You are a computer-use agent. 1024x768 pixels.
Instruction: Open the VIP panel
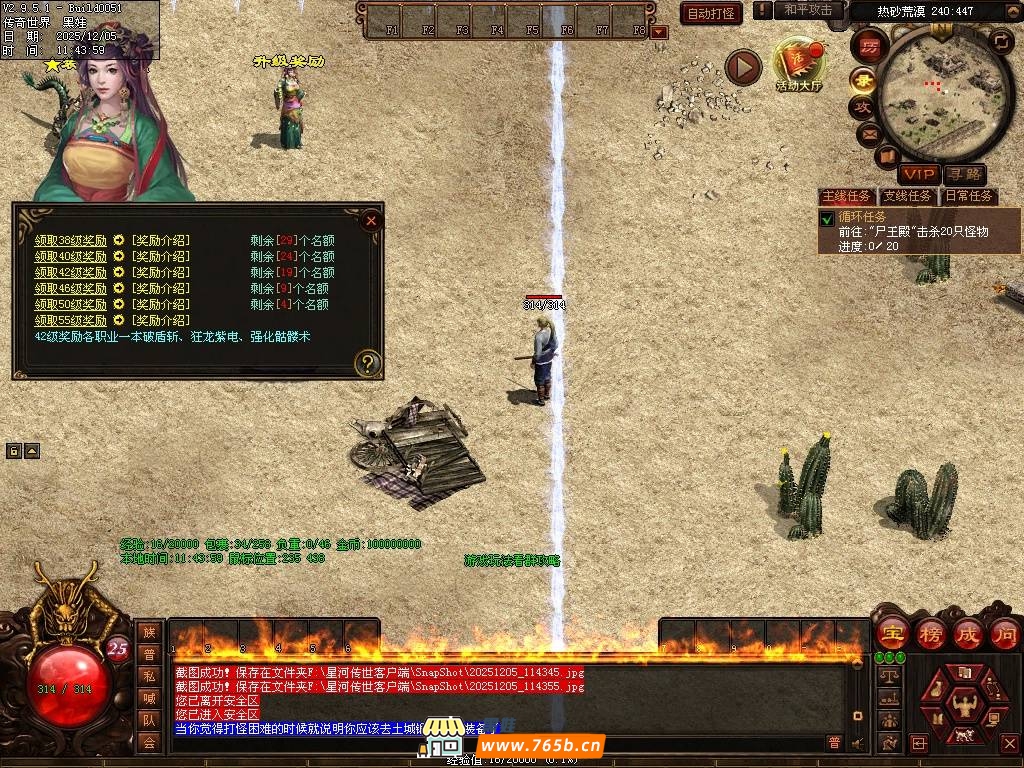[918, 175]
